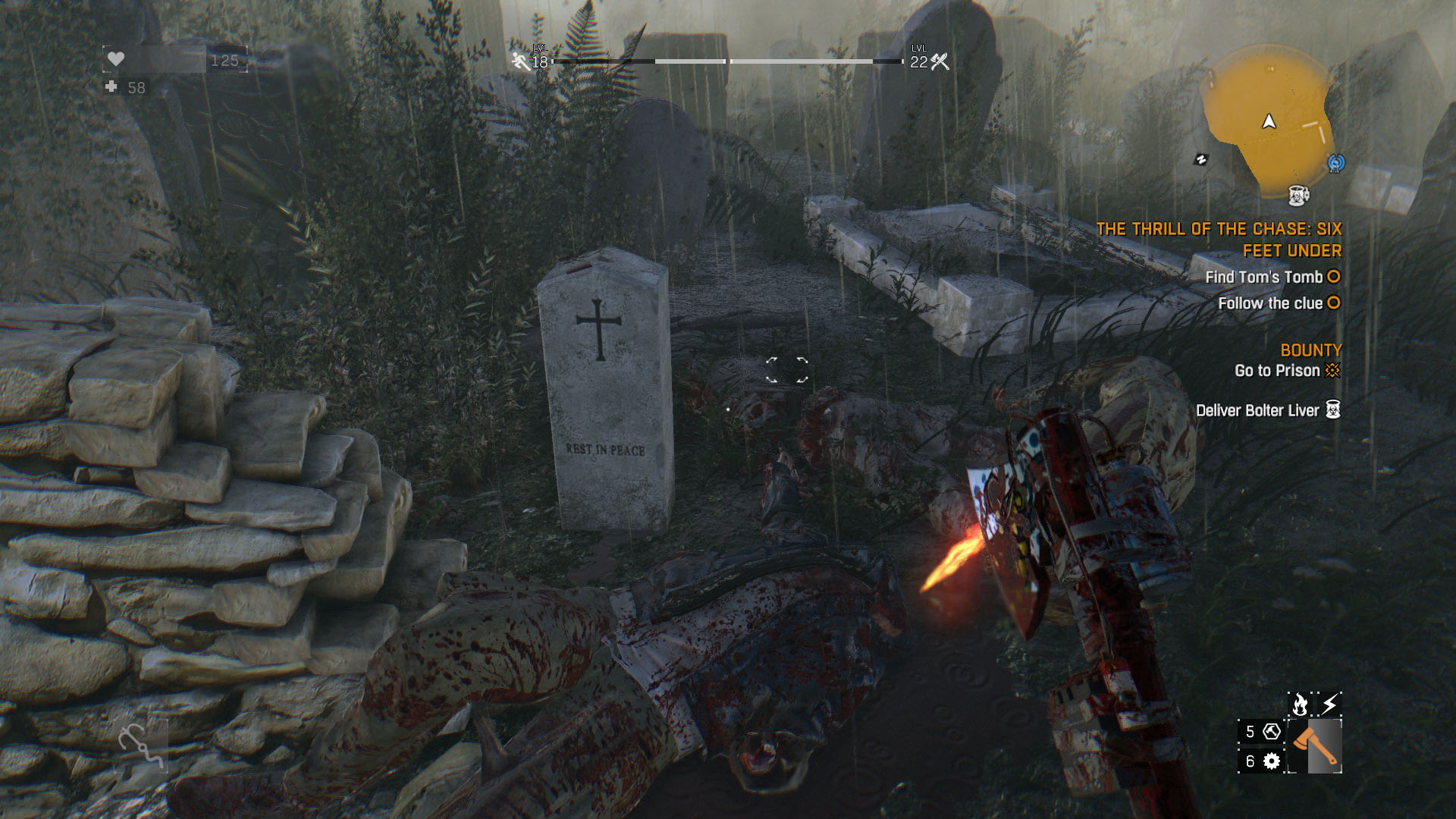The width and height of the screenshot is (1456, 819).
Task: Select the fire effect icon above the axe
Action: point(1300,704)
